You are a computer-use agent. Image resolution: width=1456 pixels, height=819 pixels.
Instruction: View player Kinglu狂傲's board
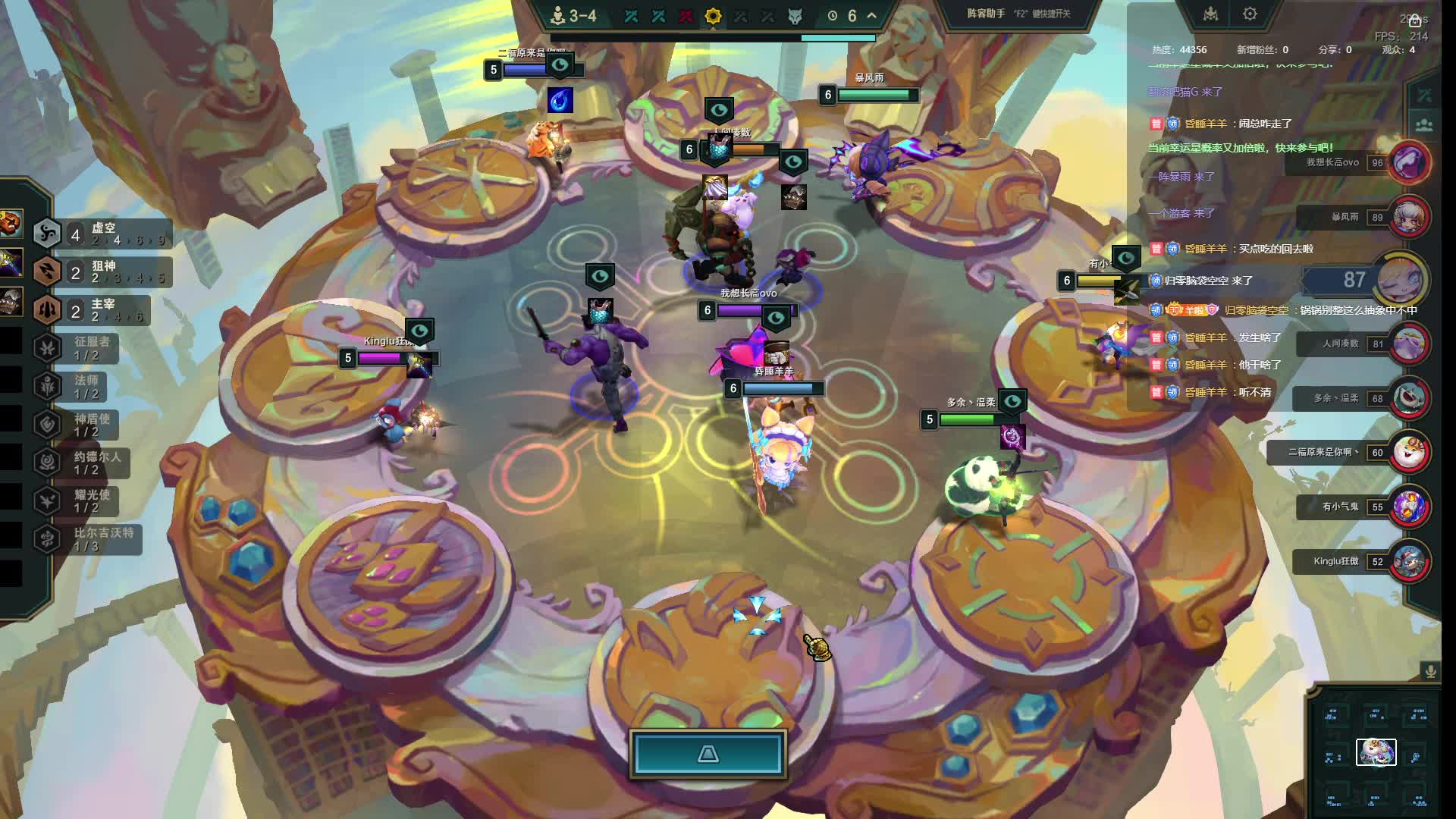tap(1408, 561)
